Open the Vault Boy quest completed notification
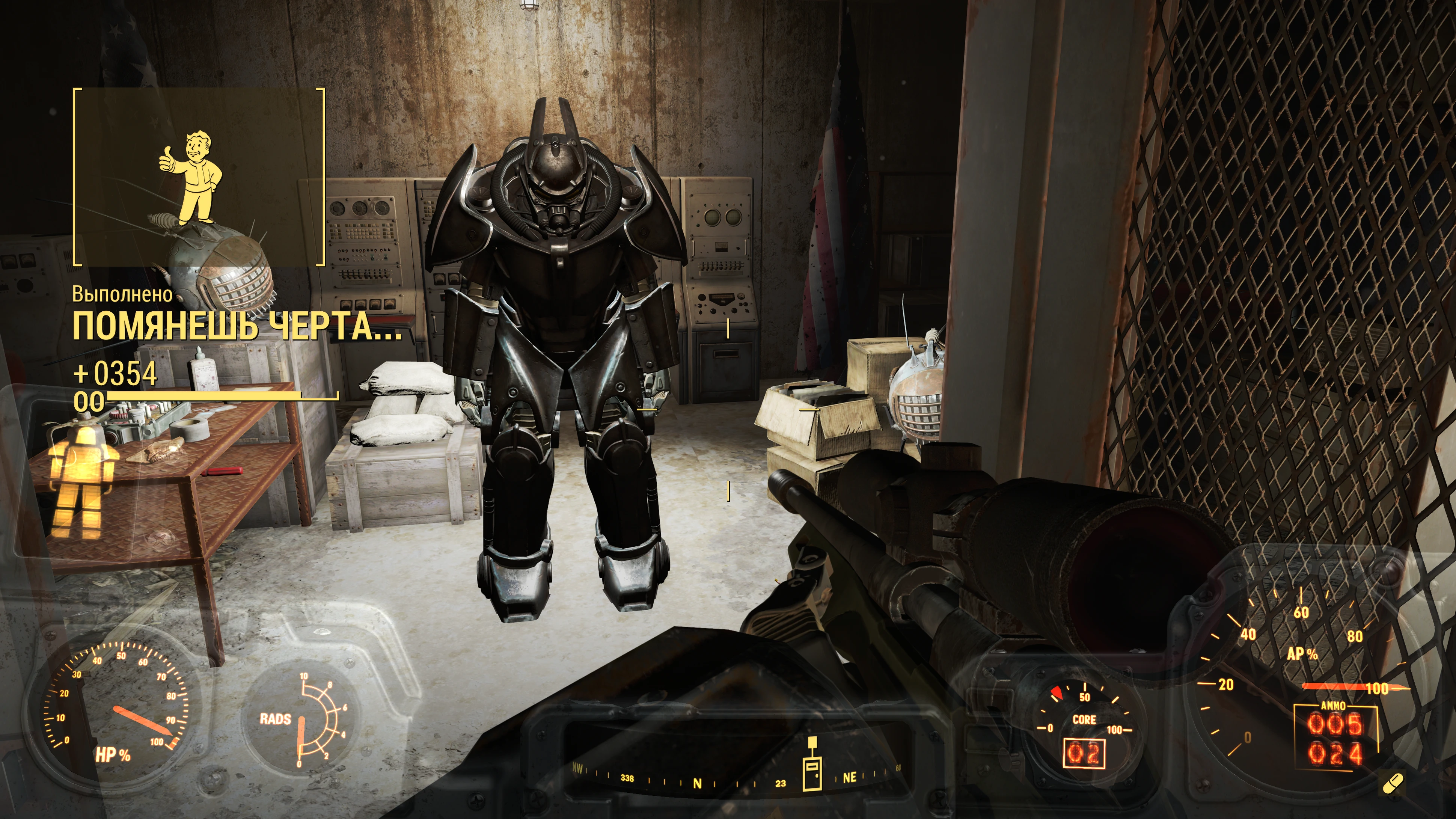Viewport: 1456px width, 819px height. coord(199,176)
